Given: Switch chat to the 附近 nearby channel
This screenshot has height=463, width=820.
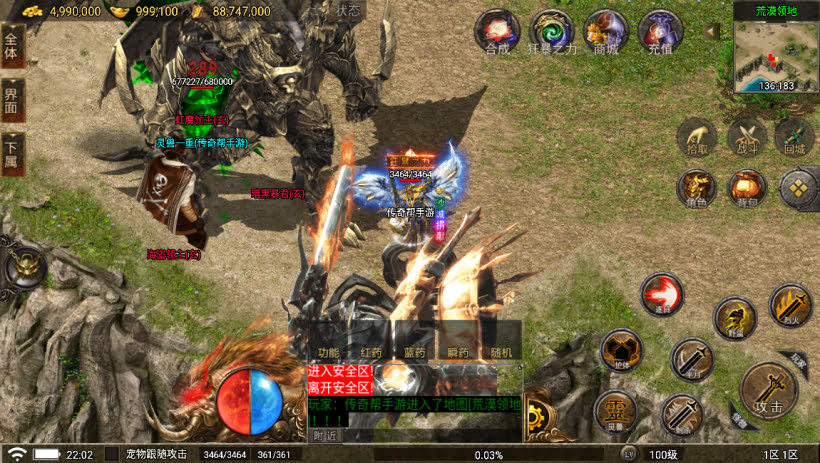Looking at the screenshot, I should (325, 435).
